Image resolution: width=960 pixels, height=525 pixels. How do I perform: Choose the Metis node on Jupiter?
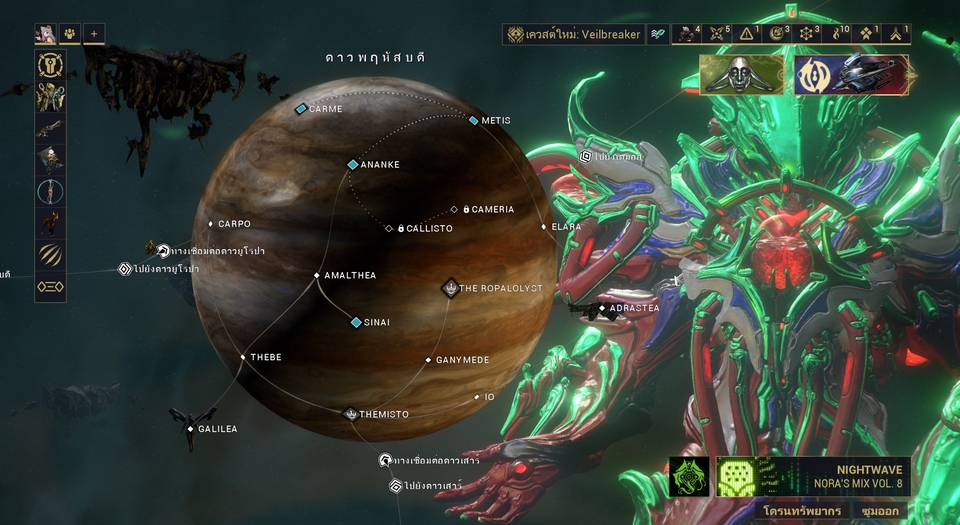[x=474, y=121]
